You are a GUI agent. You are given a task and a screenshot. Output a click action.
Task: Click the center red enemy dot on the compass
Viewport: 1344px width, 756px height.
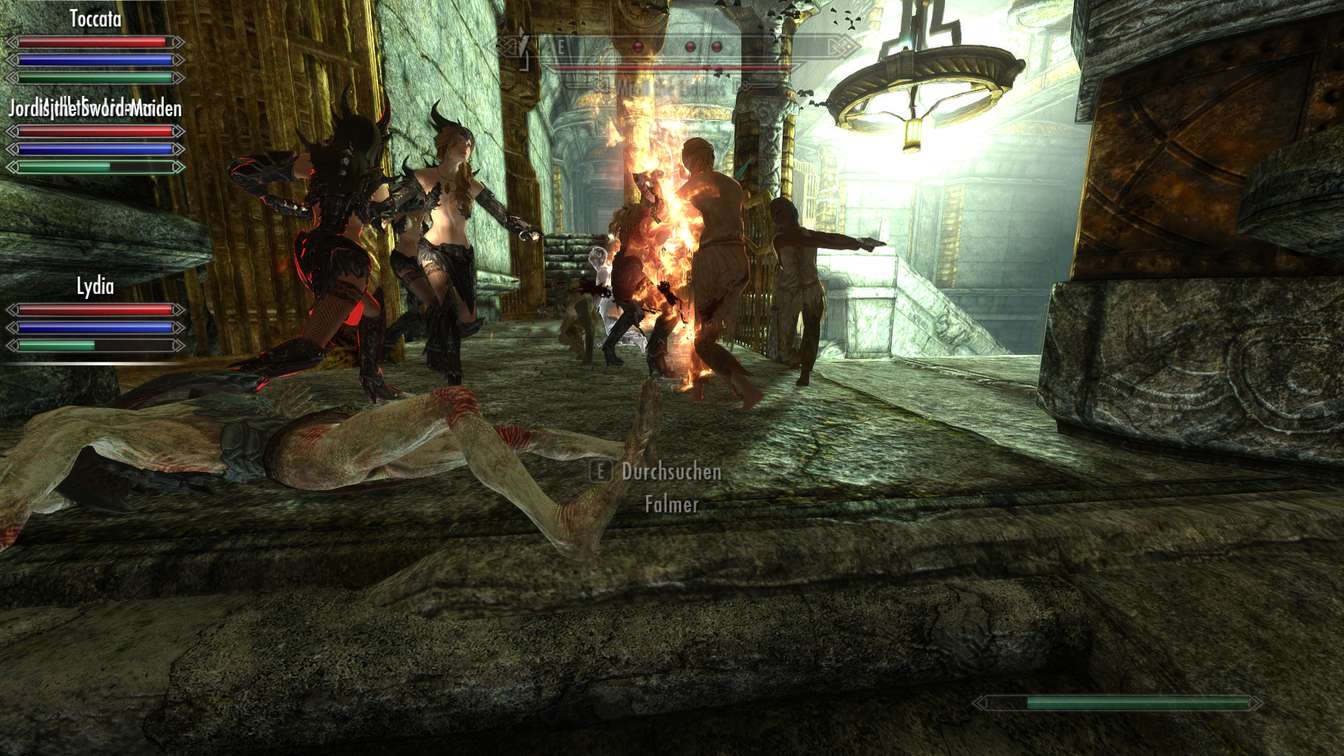tap(690, 47)
